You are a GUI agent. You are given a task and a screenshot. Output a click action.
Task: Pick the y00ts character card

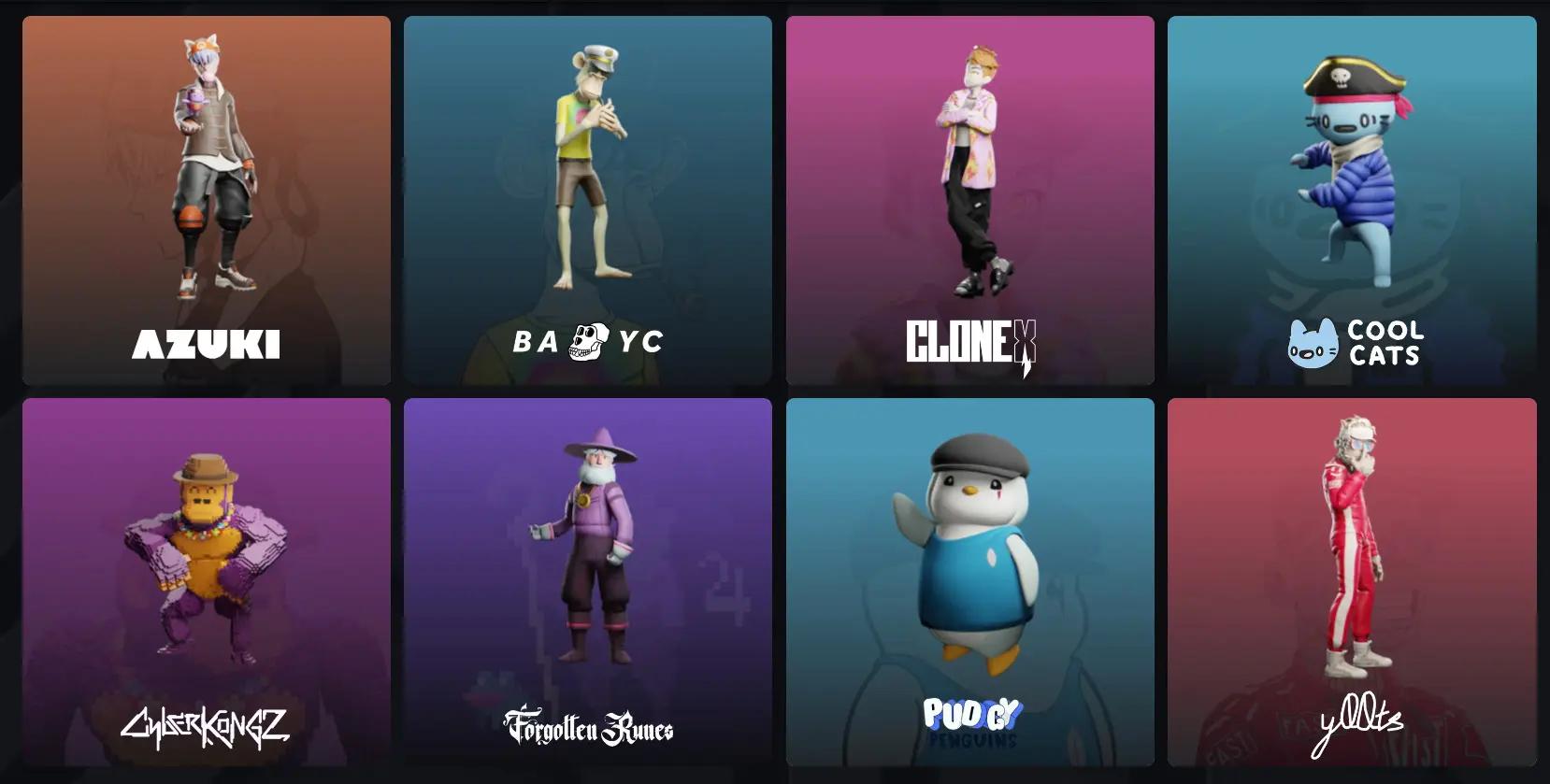pyautogui.click(x=1352, y=582)
